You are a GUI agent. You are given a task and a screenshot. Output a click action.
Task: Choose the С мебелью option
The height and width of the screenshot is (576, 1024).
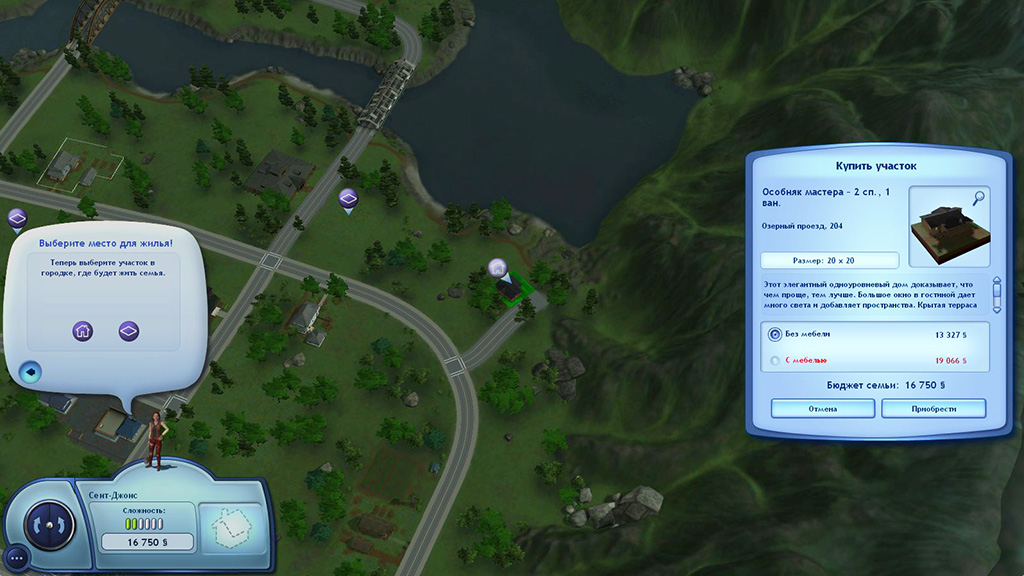[x=776, y=360]
